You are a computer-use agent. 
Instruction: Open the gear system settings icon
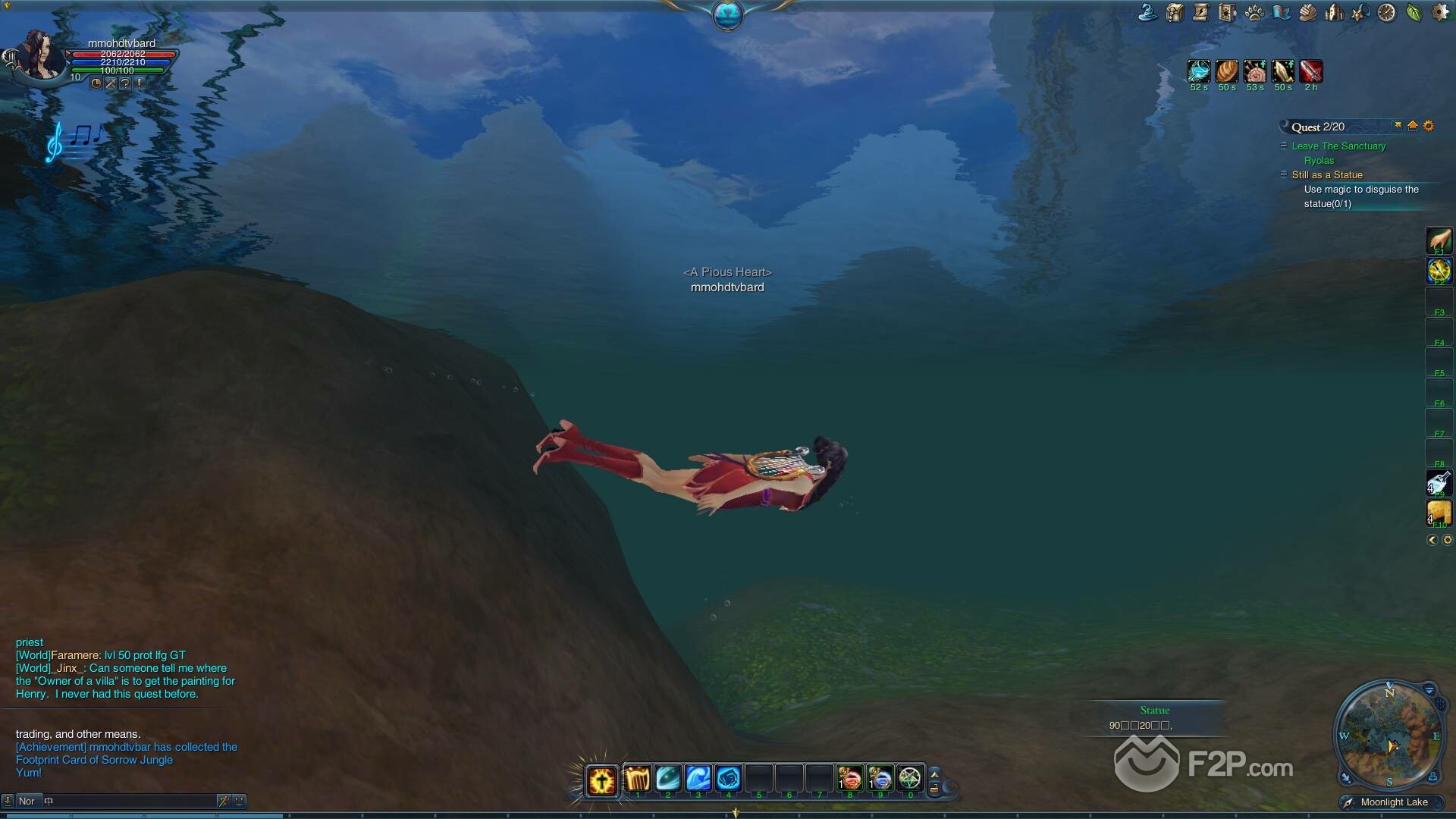[1440, 12]
